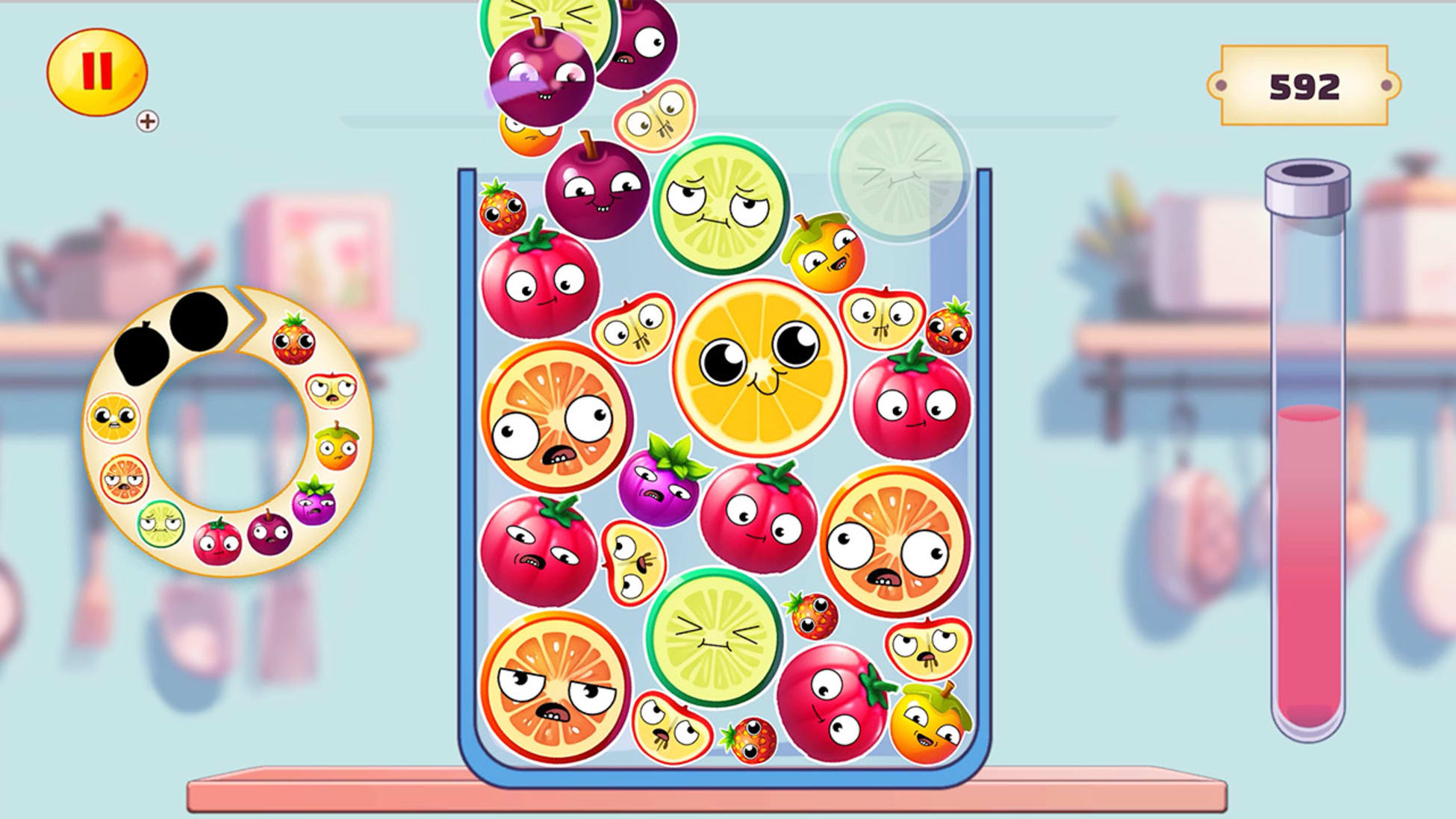The width and height of the screenshot is (1456, 819).
Task: Select the blood orange slice icon on the wheel
Action: pos(125,478)
